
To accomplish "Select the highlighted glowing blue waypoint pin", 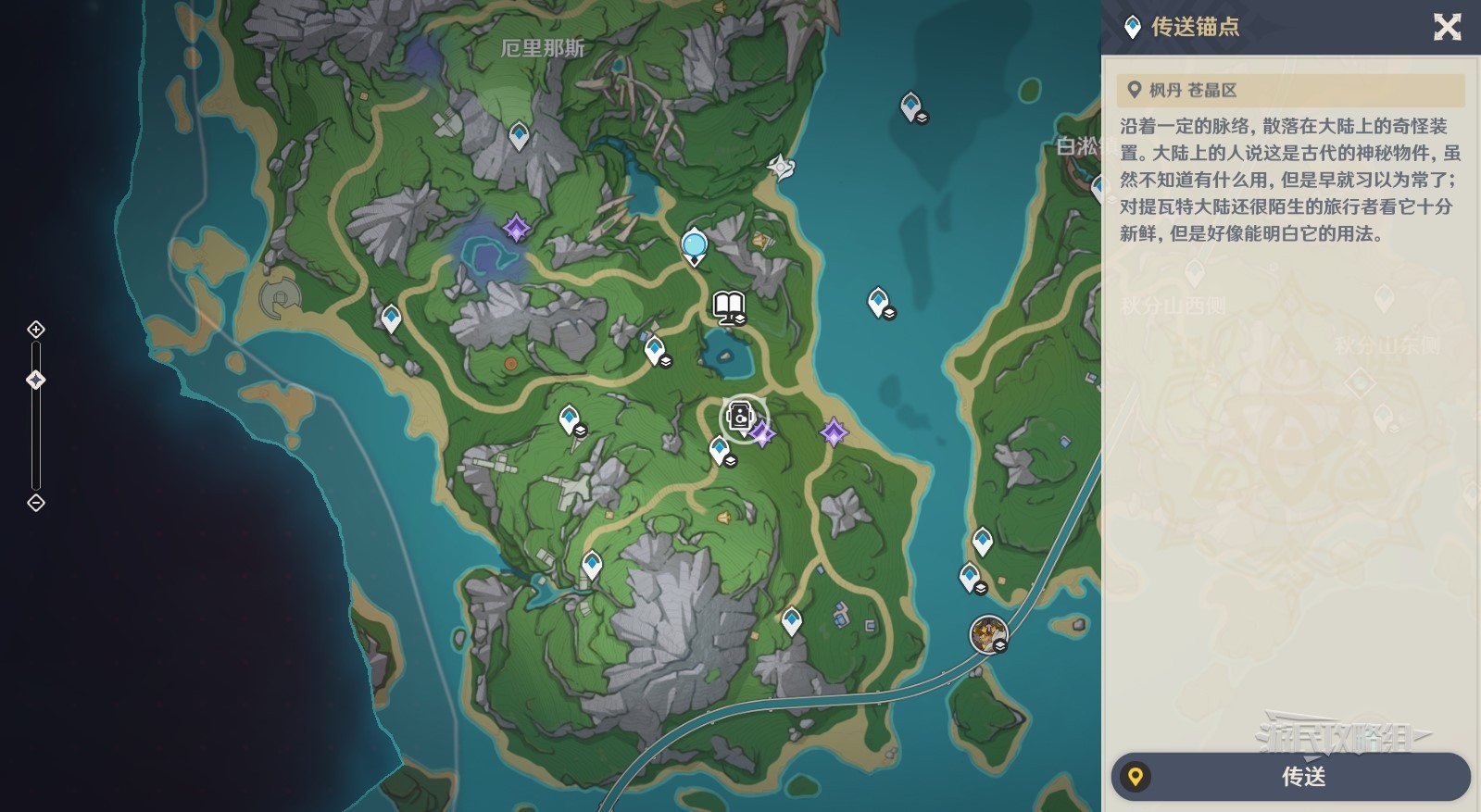I will [694, 246].
